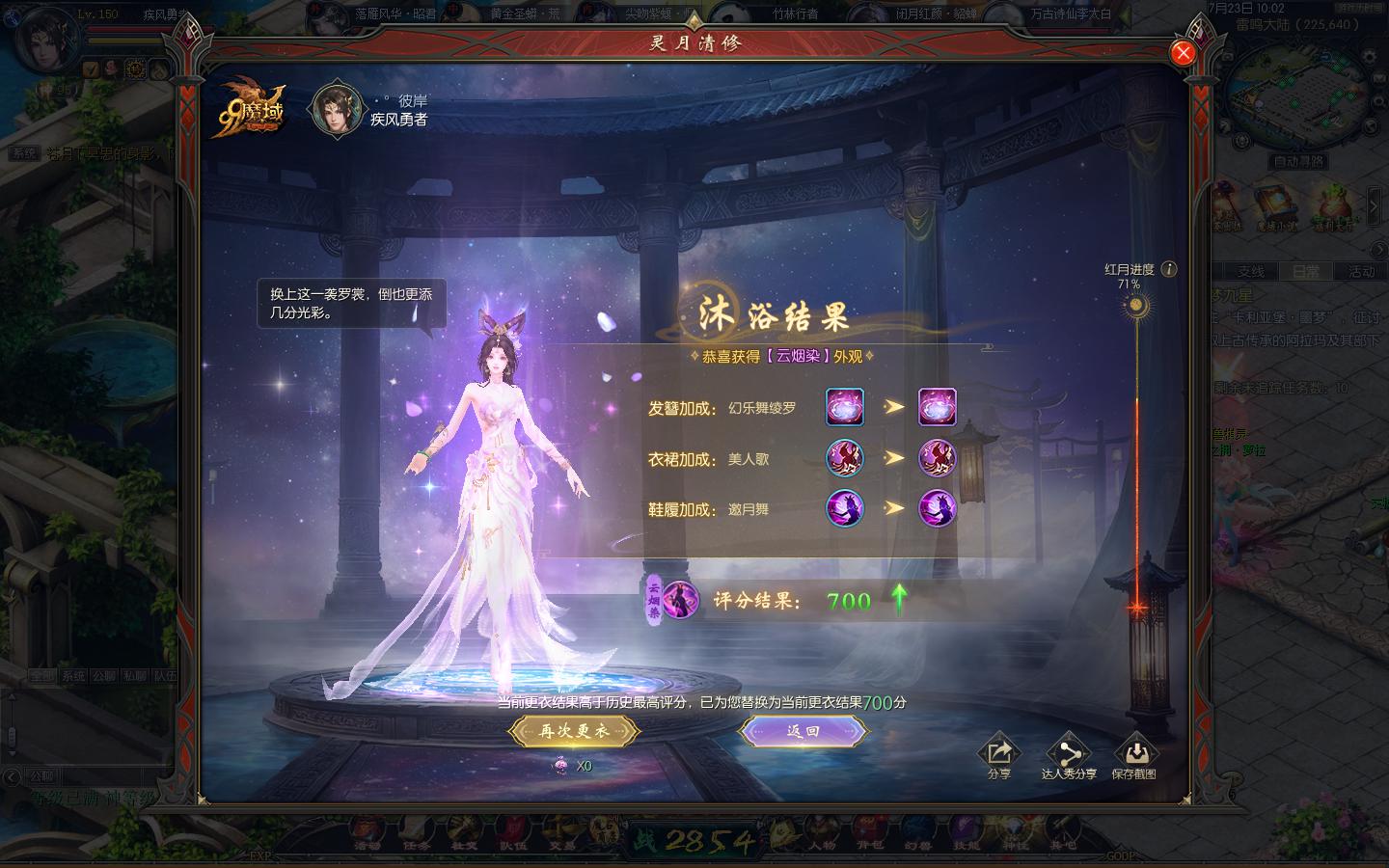The image size is (1389, 868).
Task: Switch to the 活动 tab
Action: point(1361,272)
